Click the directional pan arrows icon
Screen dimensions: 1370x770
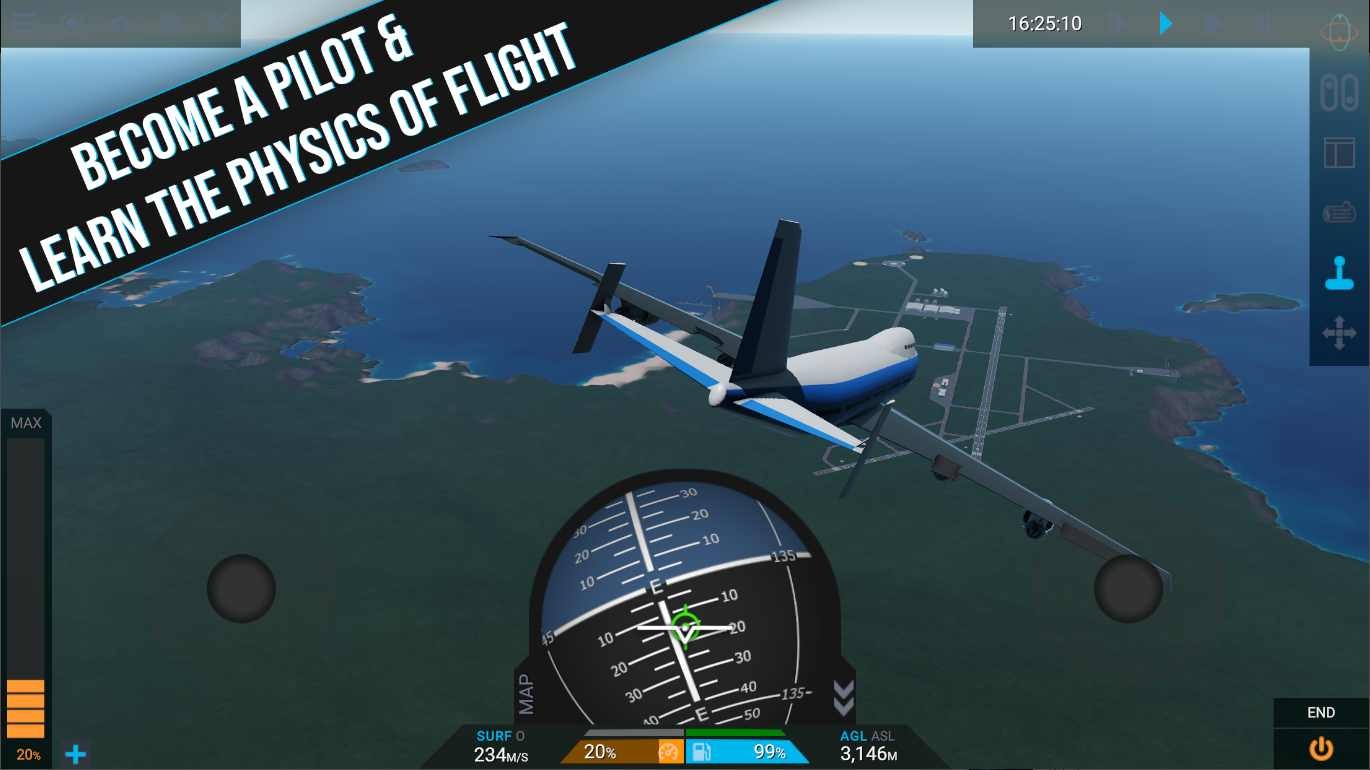pyautogui.click(x=1340, y=330)
